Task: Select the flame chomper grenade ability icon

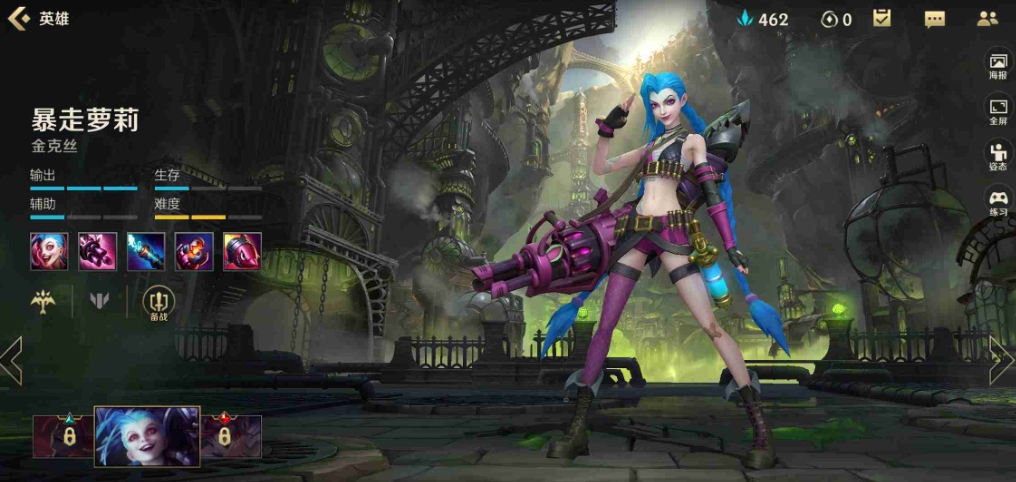Action: [194, 251]
